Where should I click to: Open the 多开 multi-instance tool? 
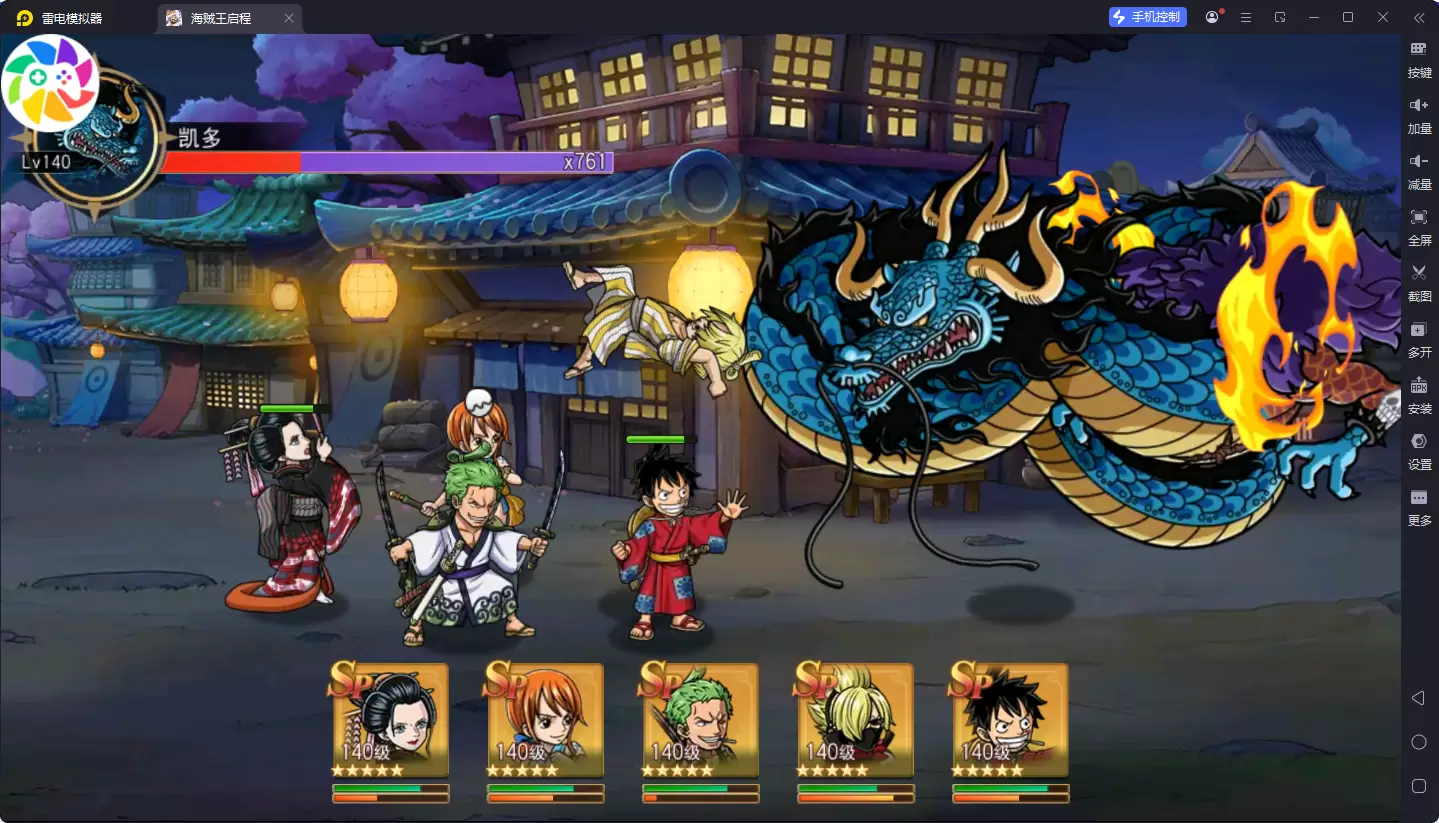pyautogui.click(x=1419, y=338)
